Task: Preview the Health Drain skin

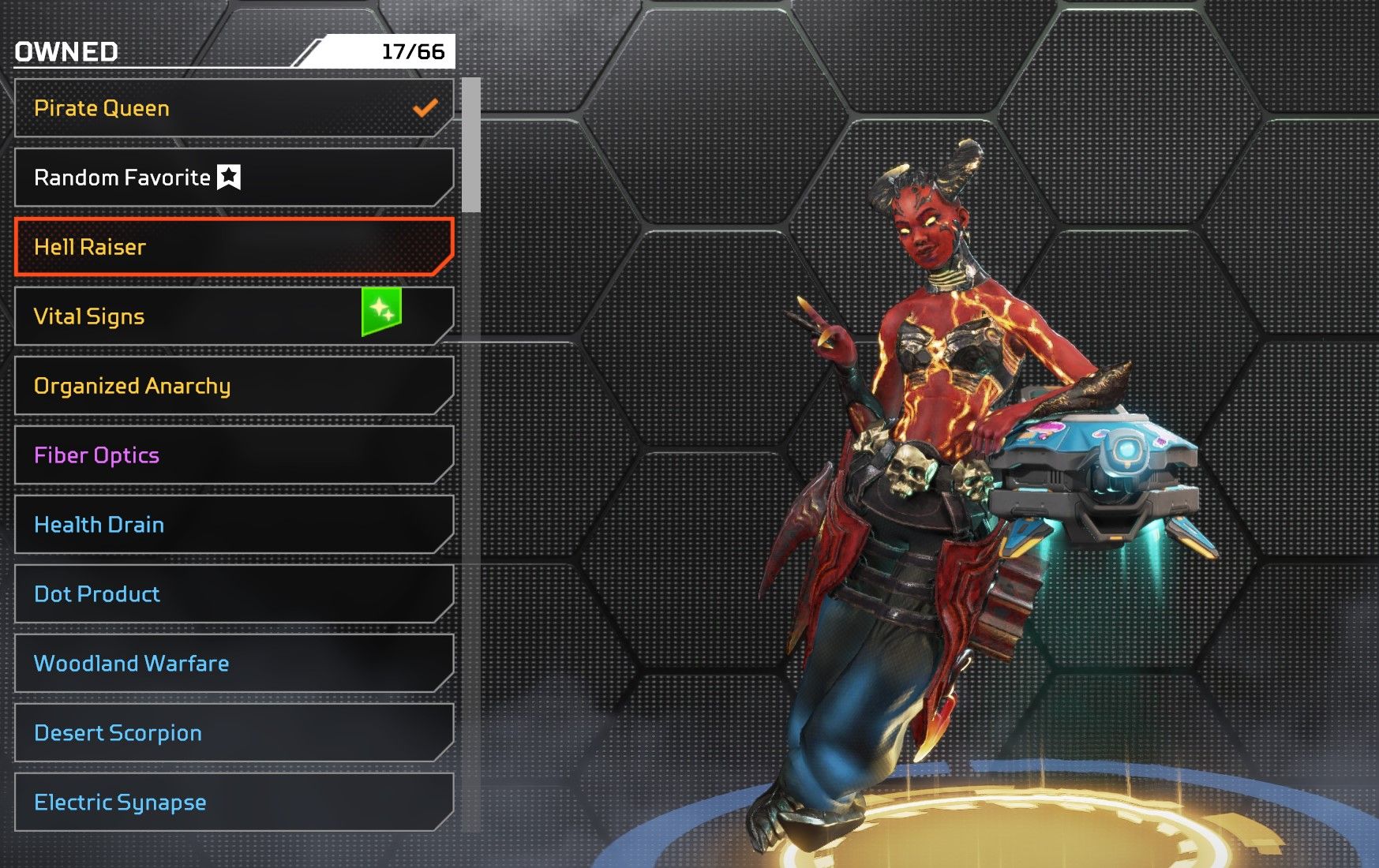Action: pyautogui.click(x=234, y=525)
